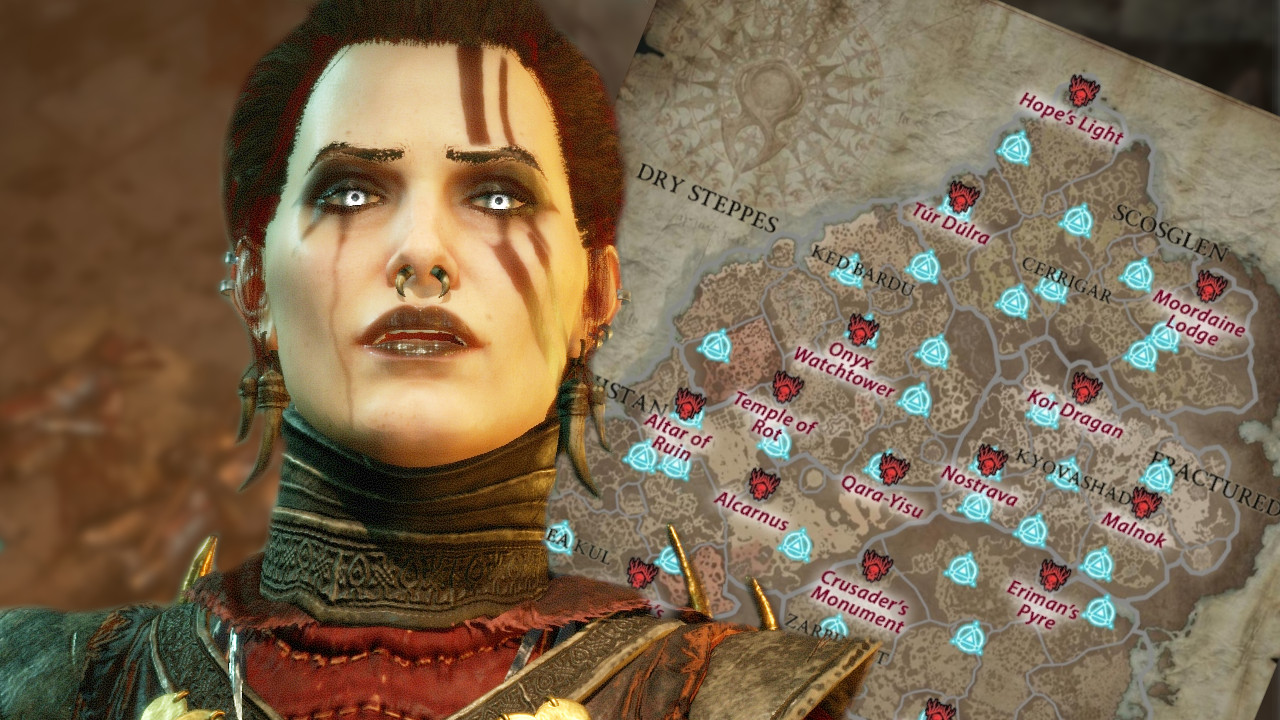The width and height of the screenshot is (1280, 720).
Task: Click the Túr Dúlra stronghold marker
Action: pyautogui.click(x=962, y=197)
